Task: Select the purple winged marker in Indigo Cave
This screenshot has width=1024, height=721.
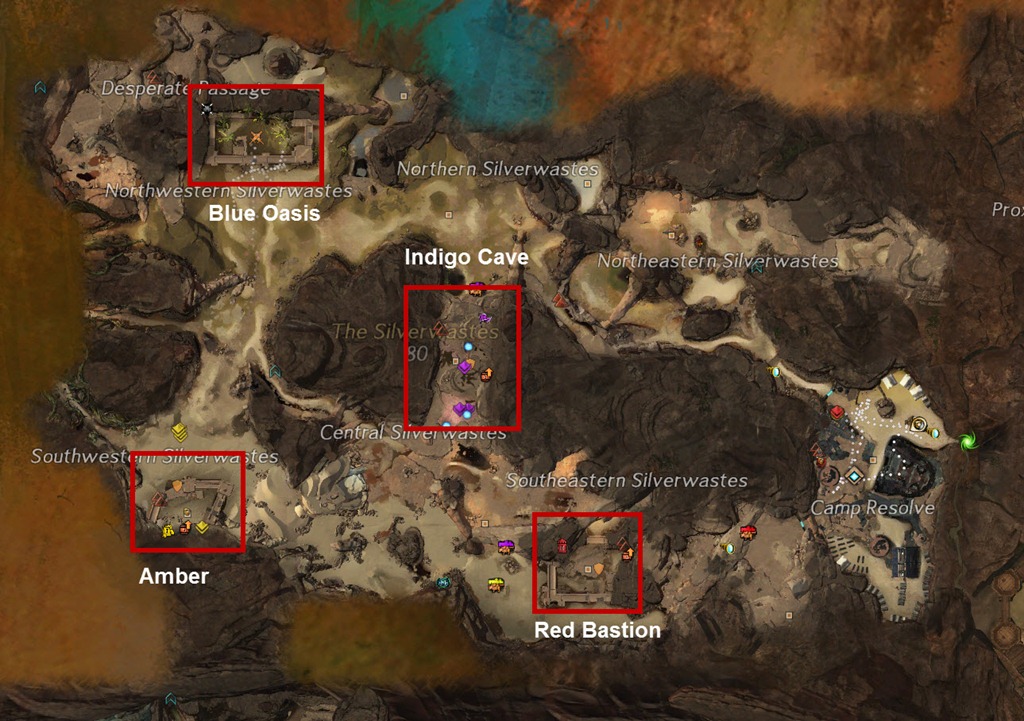Action: [x=485, y=318]
